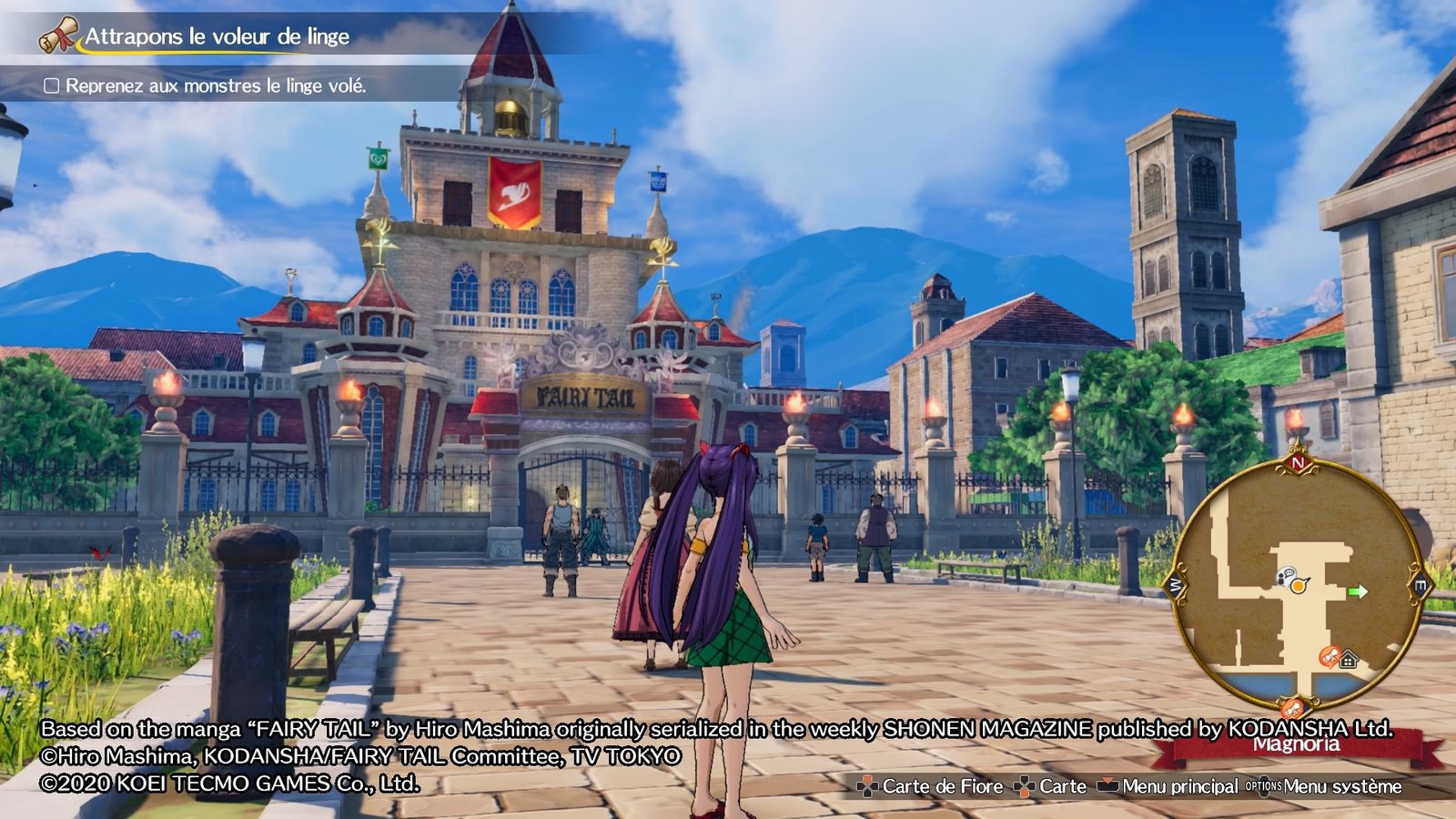
Task: Select the orange player position marker on the minimap
Action: click(x=1299, y=586)
